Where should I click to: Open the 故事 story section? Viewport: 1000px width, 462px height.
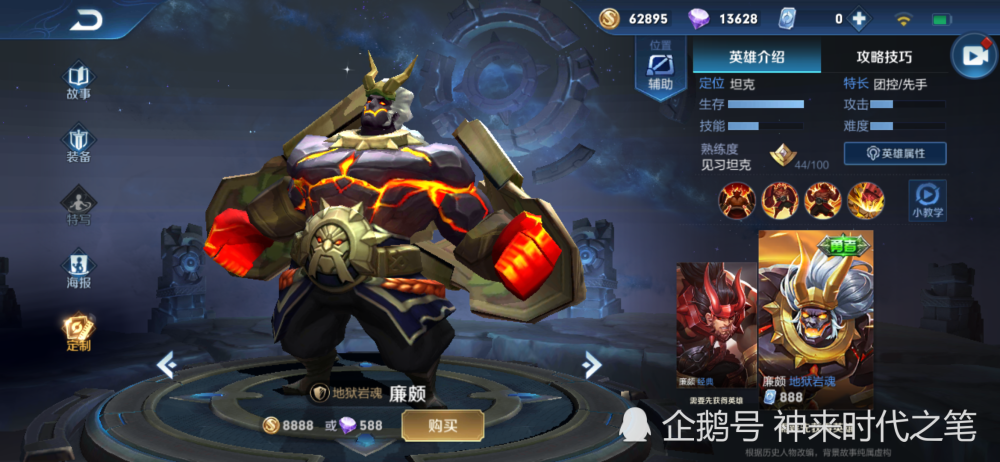tap(78, 82)
